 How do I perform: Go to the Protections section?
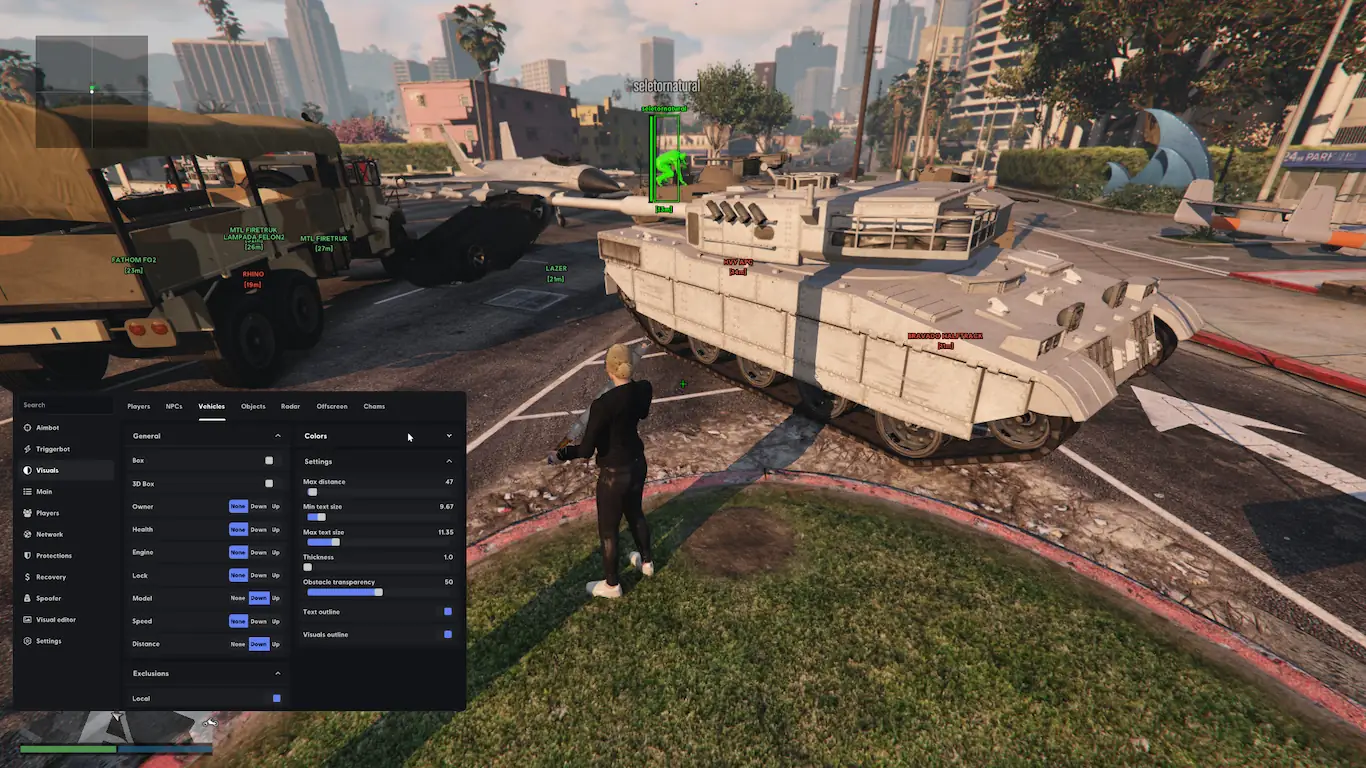53,556
